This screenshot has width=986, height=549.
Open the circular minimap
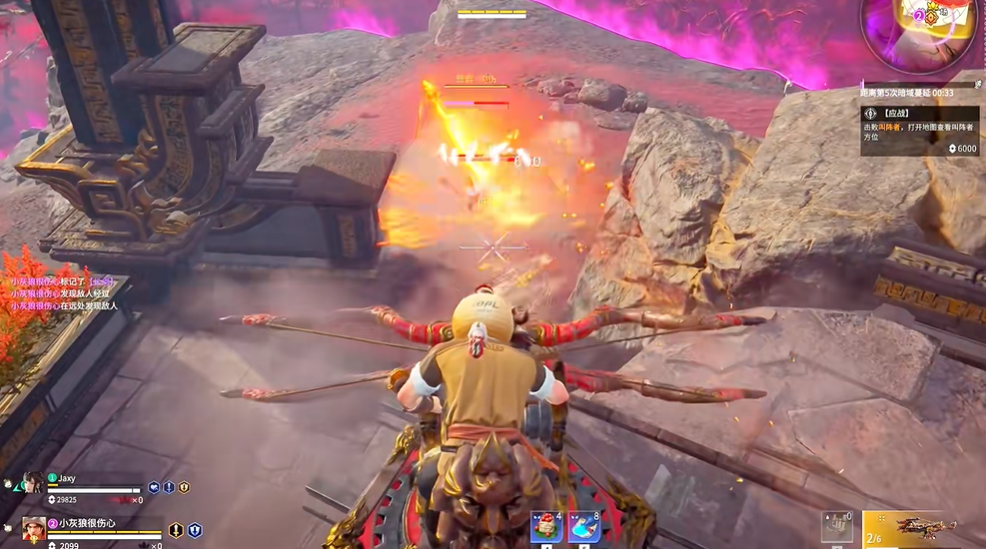[x=920, y=32]
